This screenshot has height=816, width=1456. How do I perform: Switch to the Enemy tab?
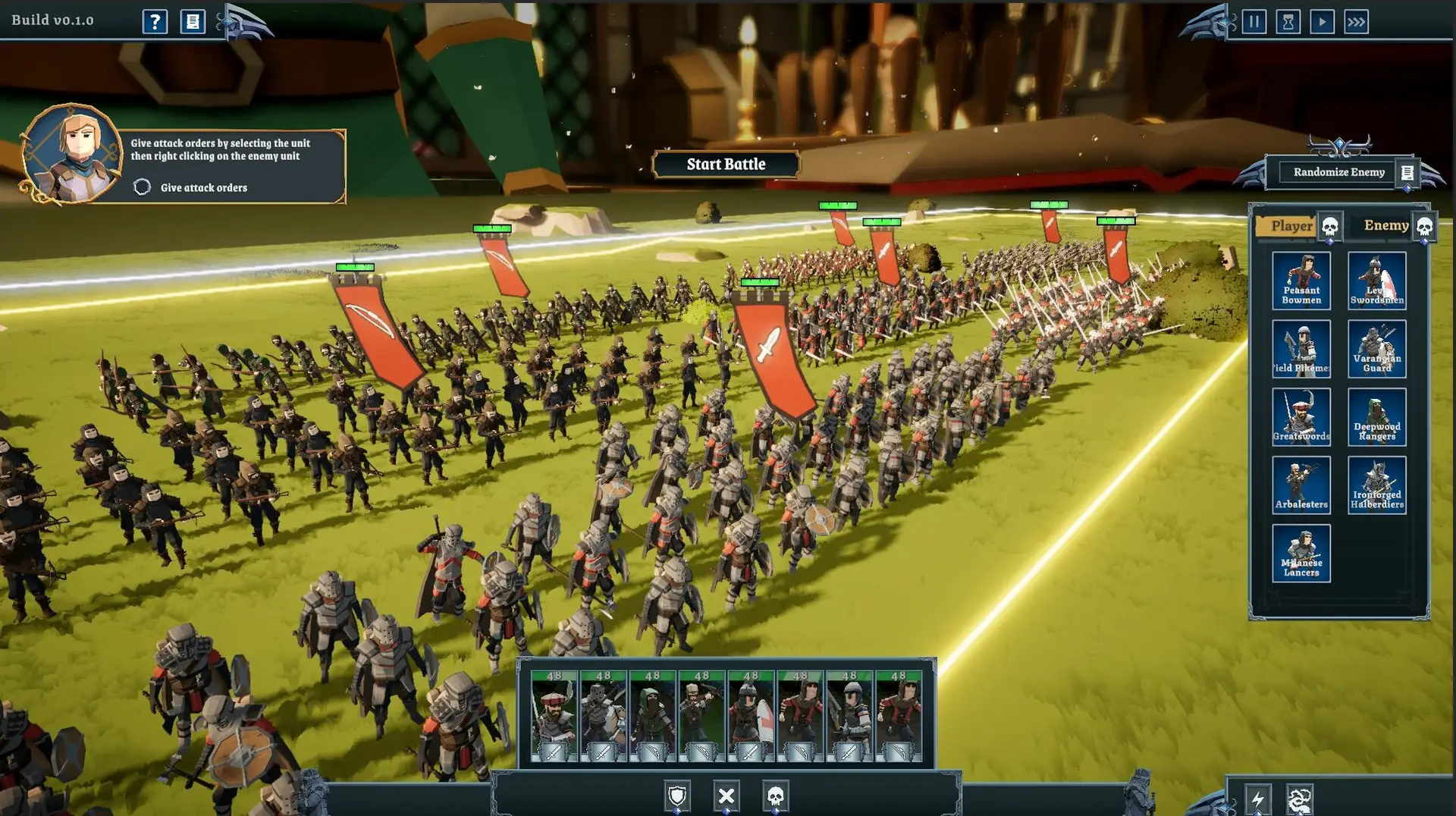pyautogui.click(x=1385, y=225)
